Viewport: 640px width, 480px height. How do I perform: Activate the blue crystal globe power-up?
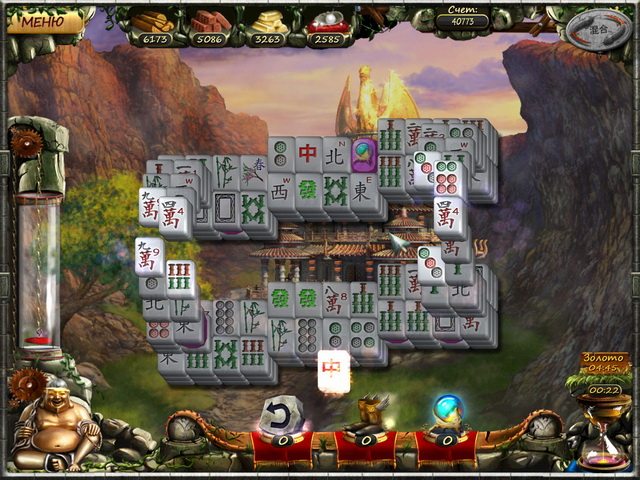click(x=445, y=412)
